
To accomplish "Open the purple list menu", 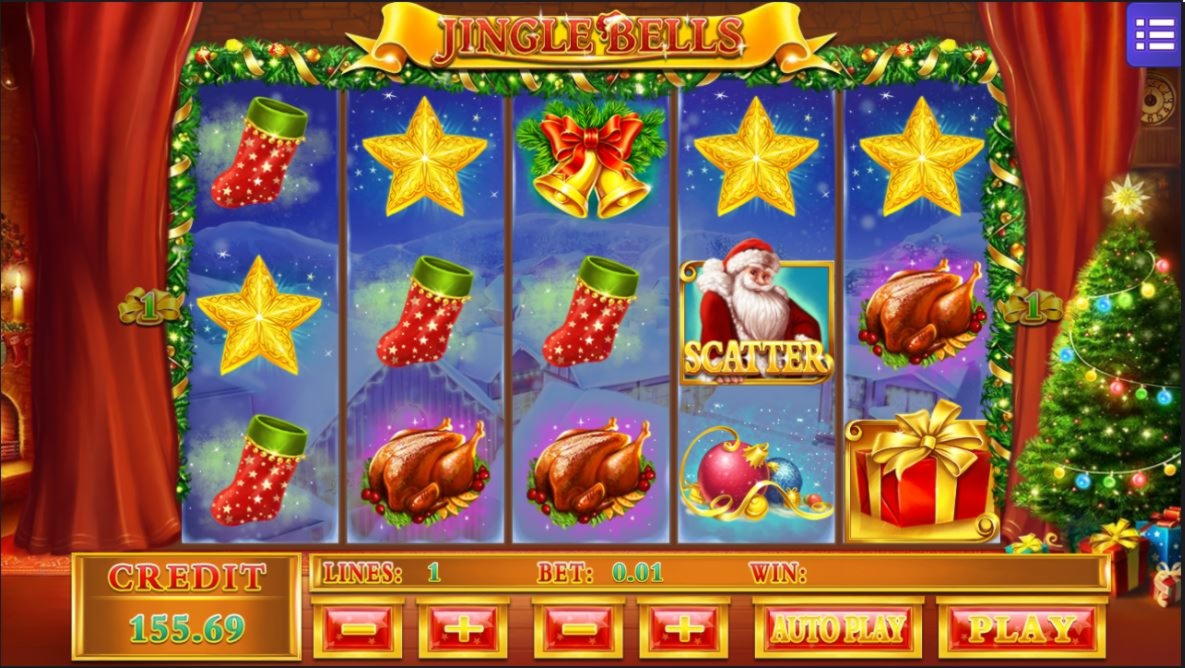I will [1154, 35].
